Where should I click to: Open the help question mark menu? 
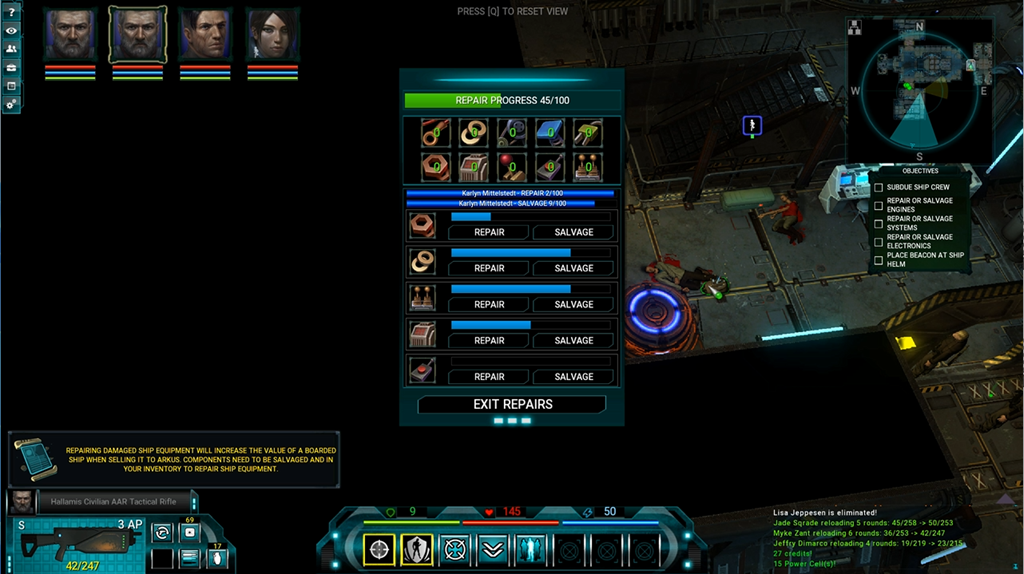click(x=11, y=12)
